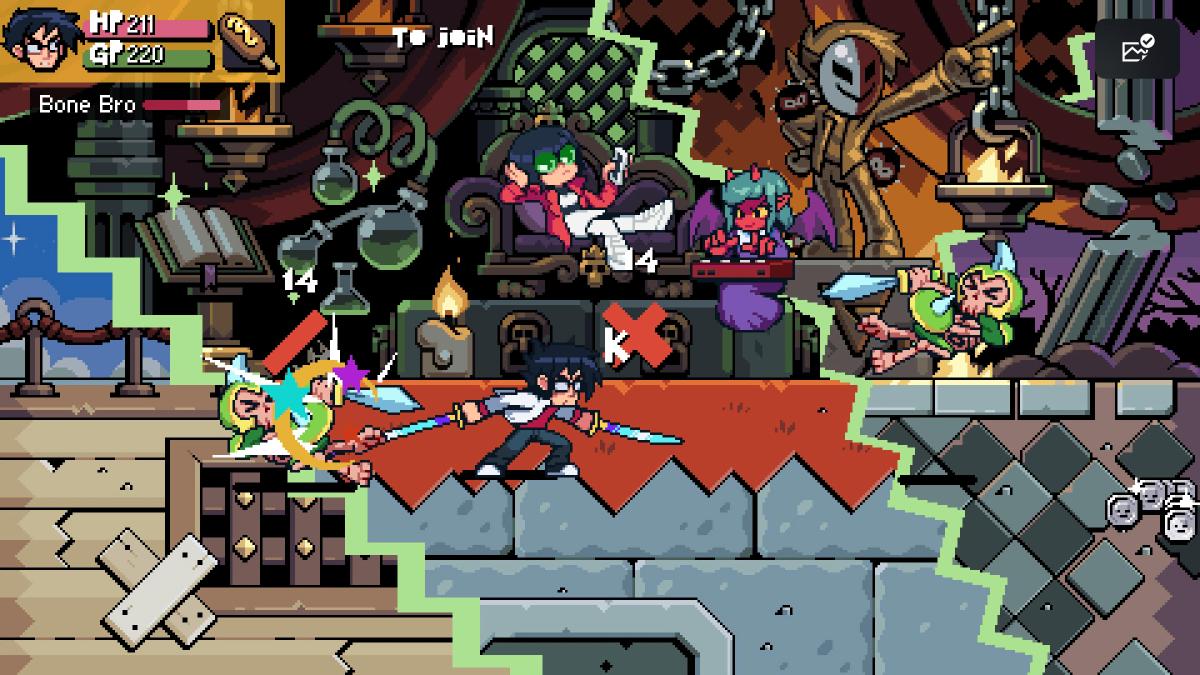Image resolution: width=1200 pixels, height=675 pixels.
Task: Open the image overlay button in the corner
Action: (x=1138, y=49)
